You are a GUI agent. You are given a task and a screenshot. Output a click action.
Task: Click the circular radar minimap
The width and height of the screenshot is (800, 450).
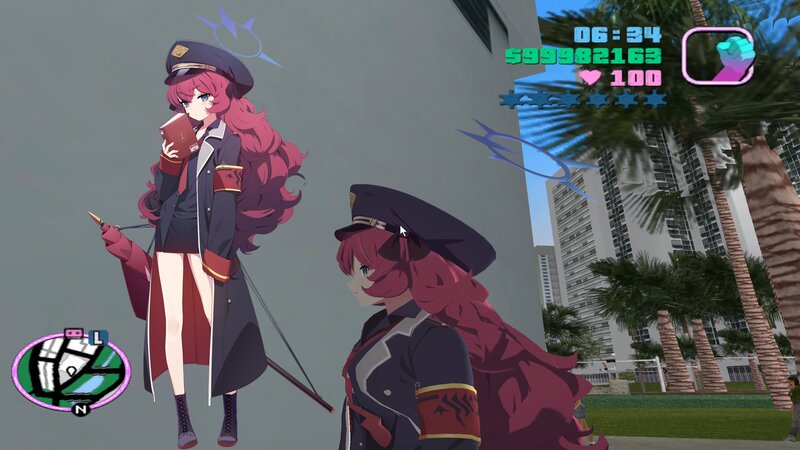(x=71, y=369)
